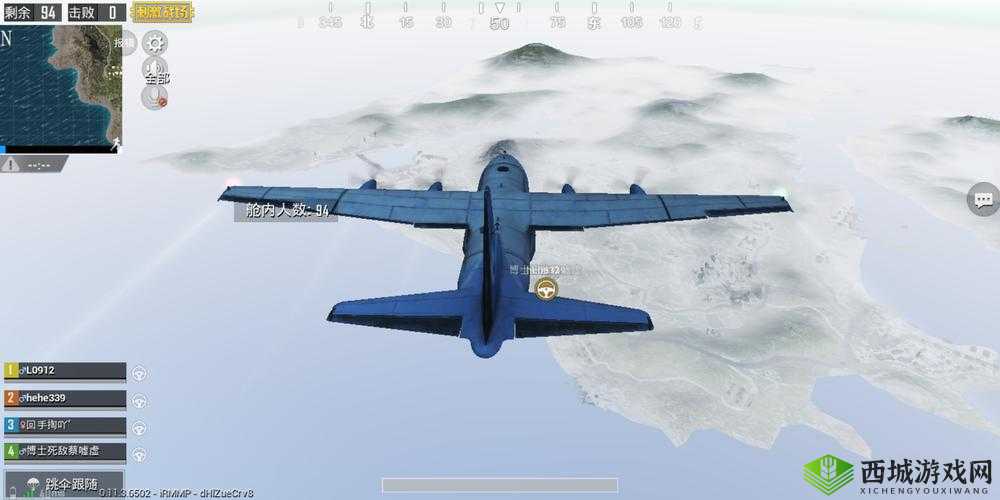Click the follow wheel icon beside 回手掏吖
1000x500 pixels.
(x=140, y=426)
